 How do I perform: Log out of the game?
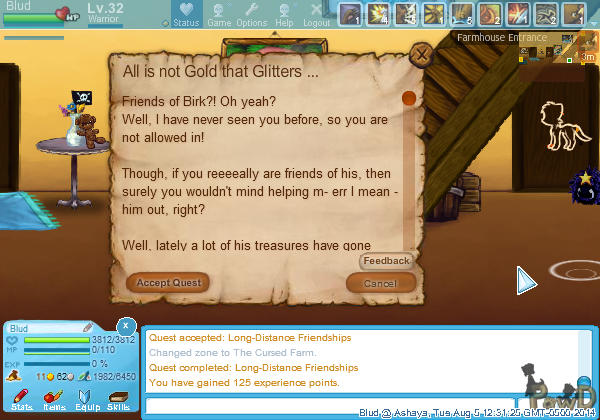pyautogui.click(x=316, y=14)
